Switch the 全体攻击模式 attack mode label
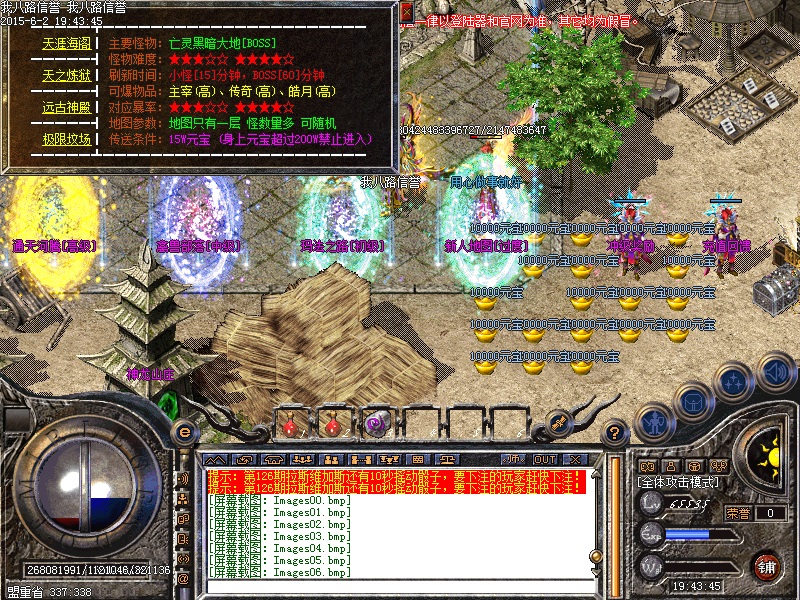Viewport: 800px width, 600px height. click(x=680, y=481)
